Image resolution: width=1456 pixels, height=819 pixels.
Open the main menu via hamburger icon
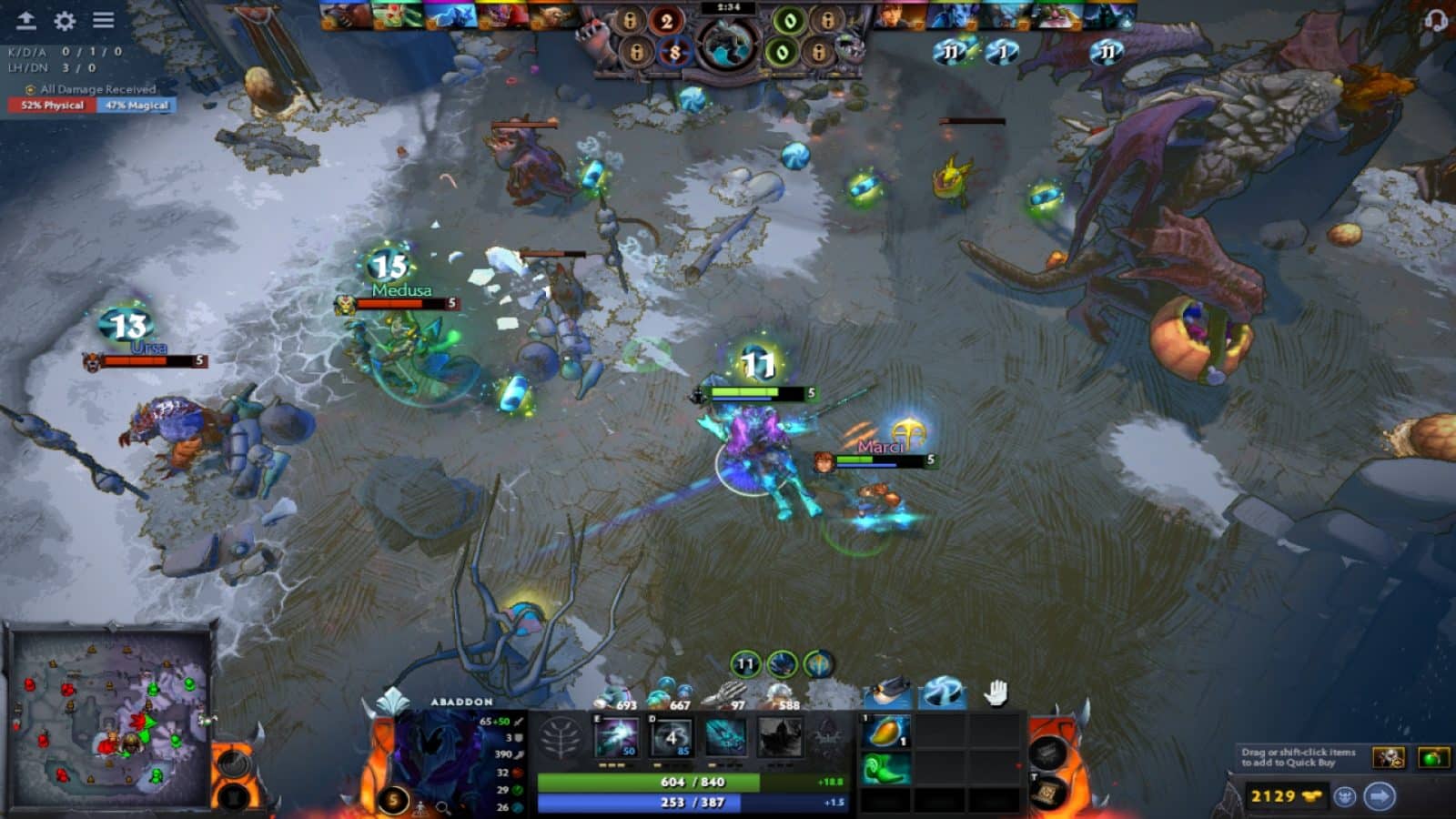[105, 18]
